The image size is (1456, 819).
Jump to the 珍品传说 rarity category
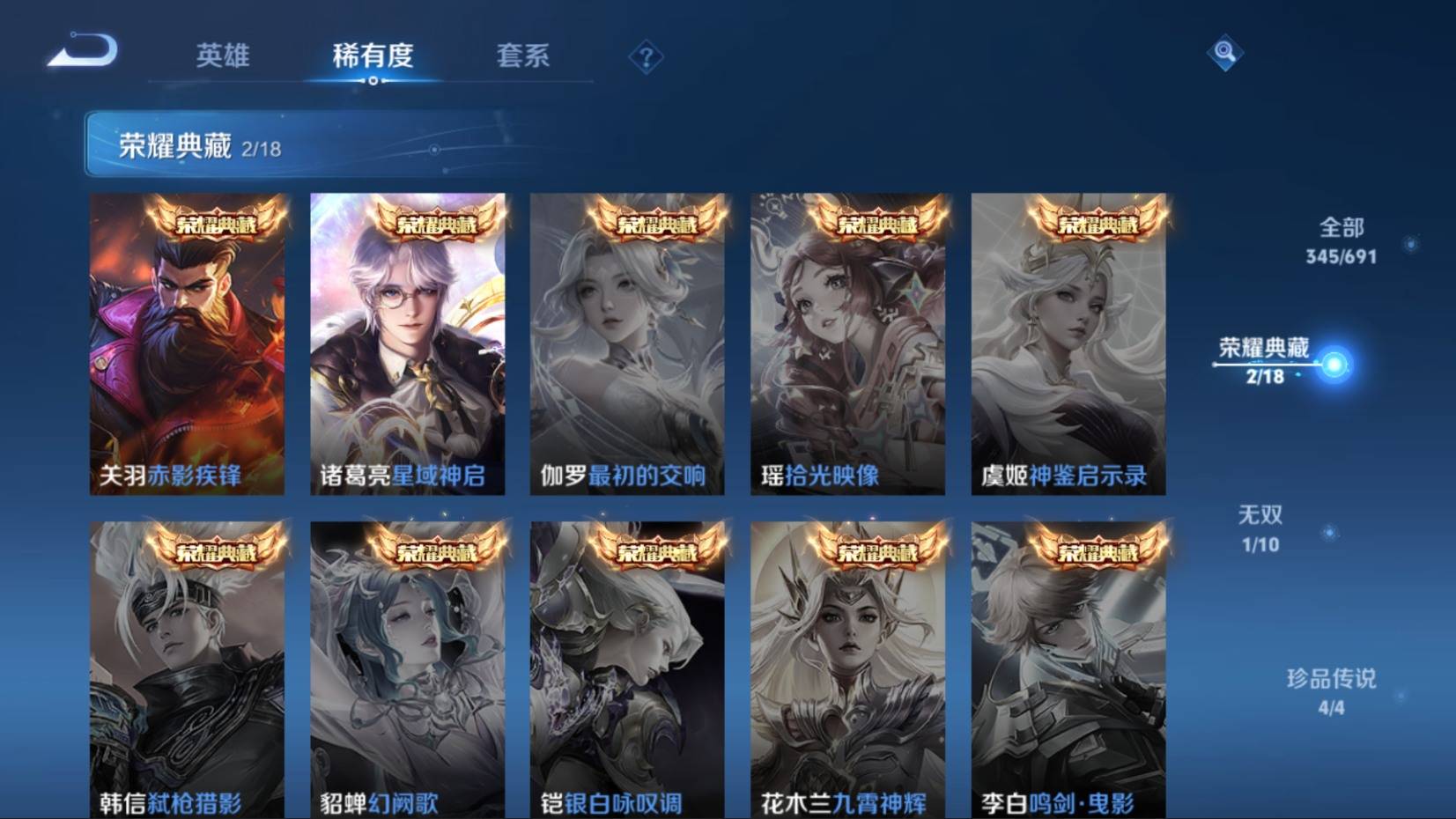pos(1331,691)
